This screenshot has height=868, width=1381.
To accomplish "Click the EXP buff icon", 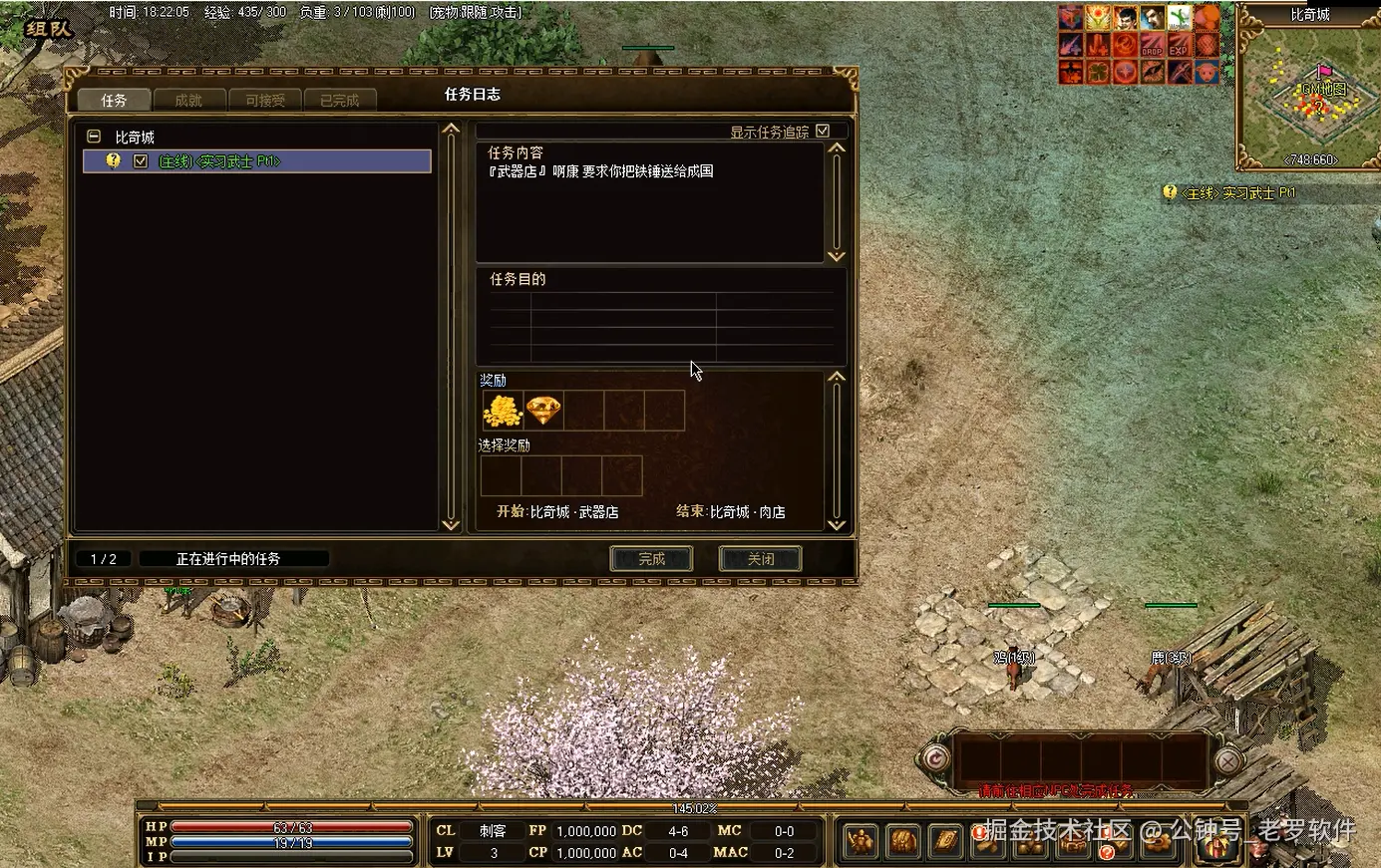I will click(x=1179, y=45).
